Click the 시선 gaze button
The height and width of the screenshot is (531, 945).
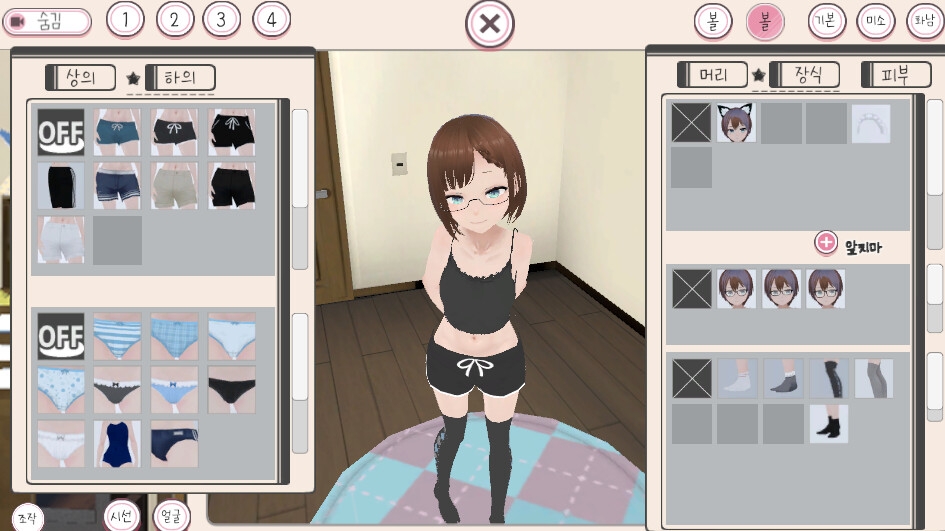[122, 515]
